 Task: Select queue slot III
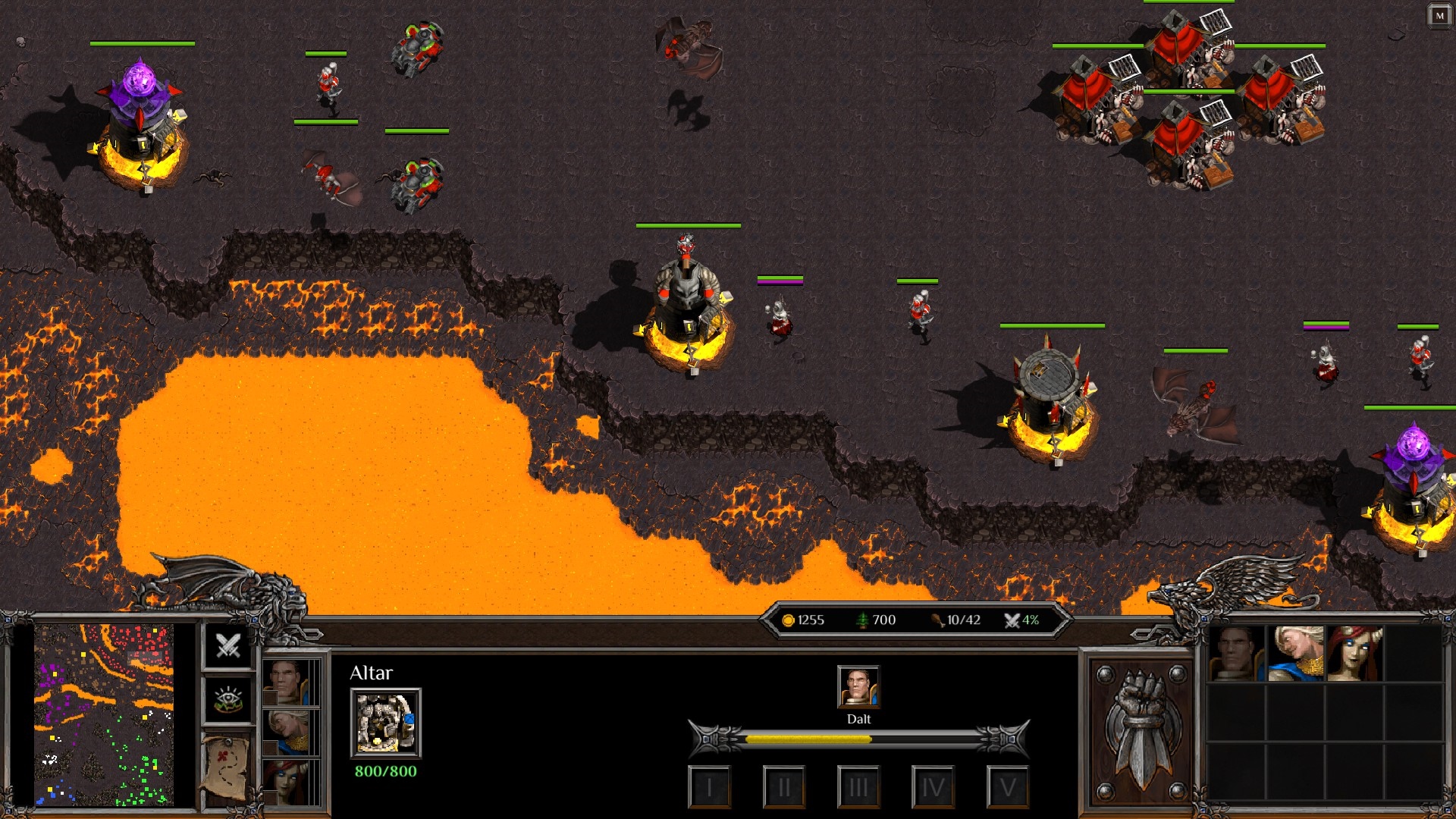click(x=858, y=787)
